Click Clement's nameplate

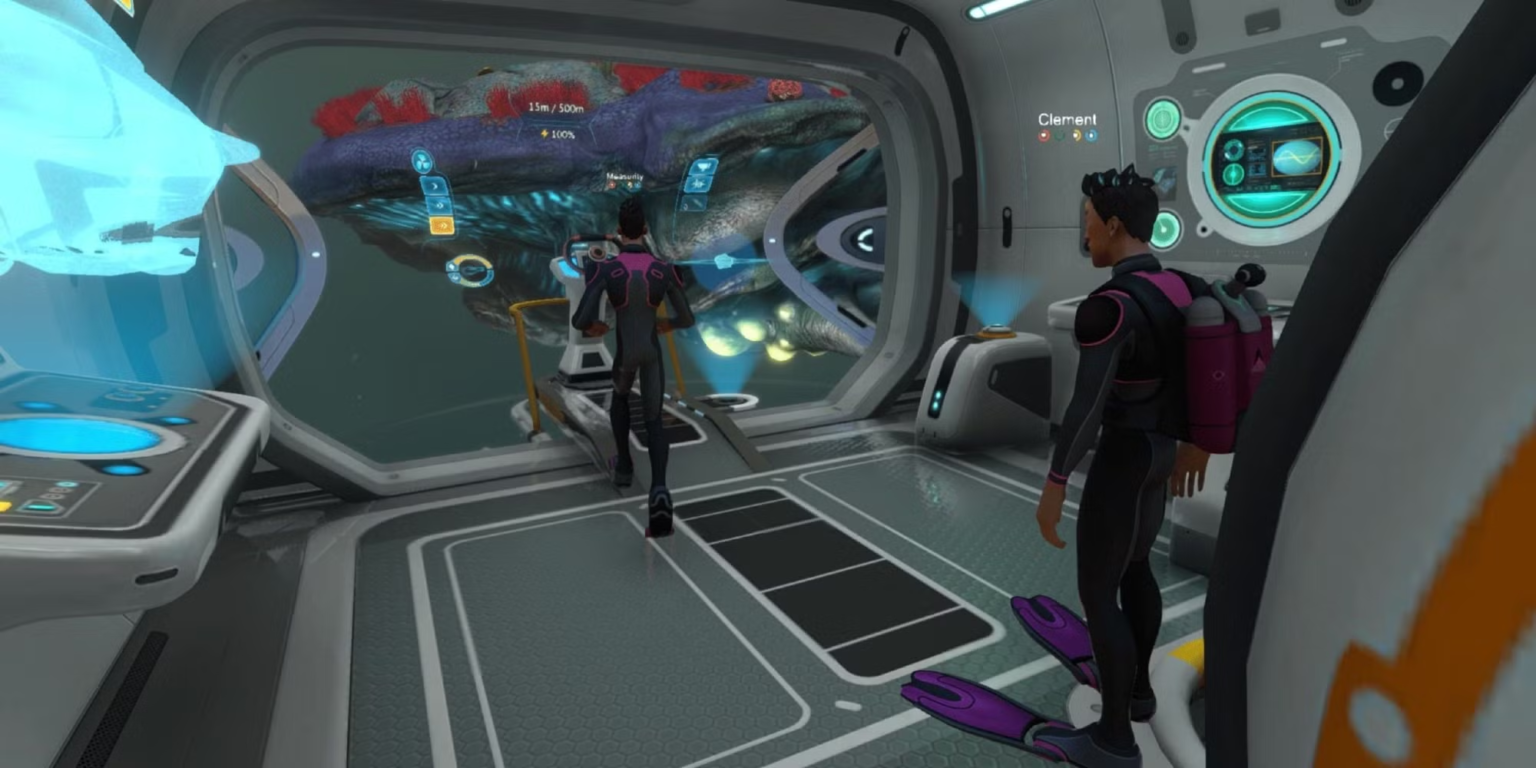coord(1068,119)
